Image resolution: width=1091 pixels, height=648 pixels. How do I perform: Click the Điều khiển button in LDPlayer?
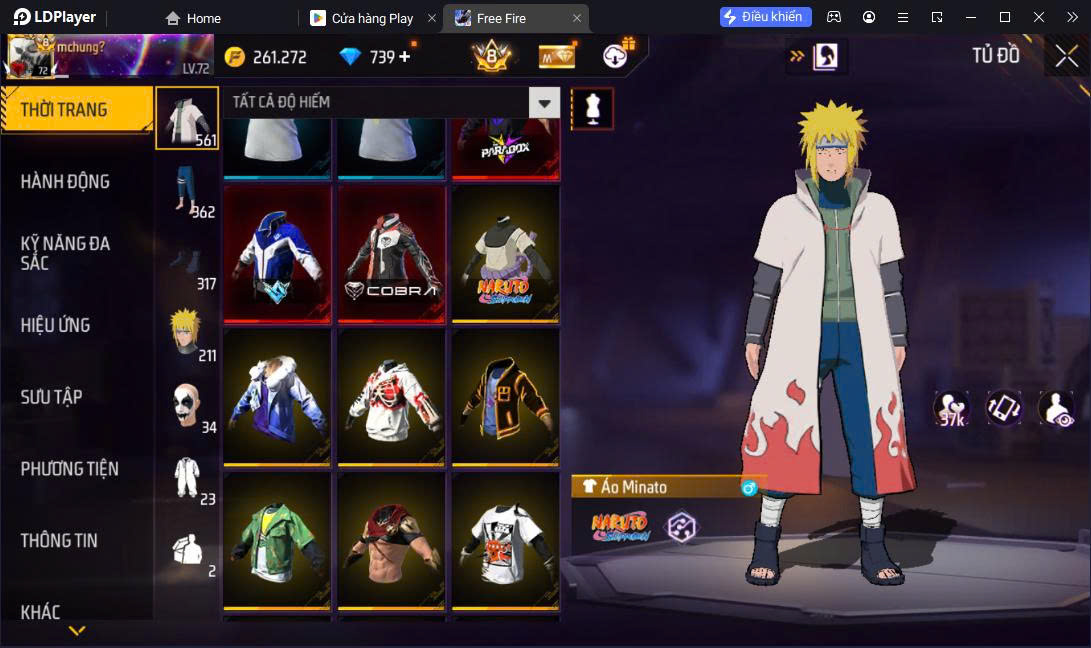pyautogui.click(x=765, y=17)
